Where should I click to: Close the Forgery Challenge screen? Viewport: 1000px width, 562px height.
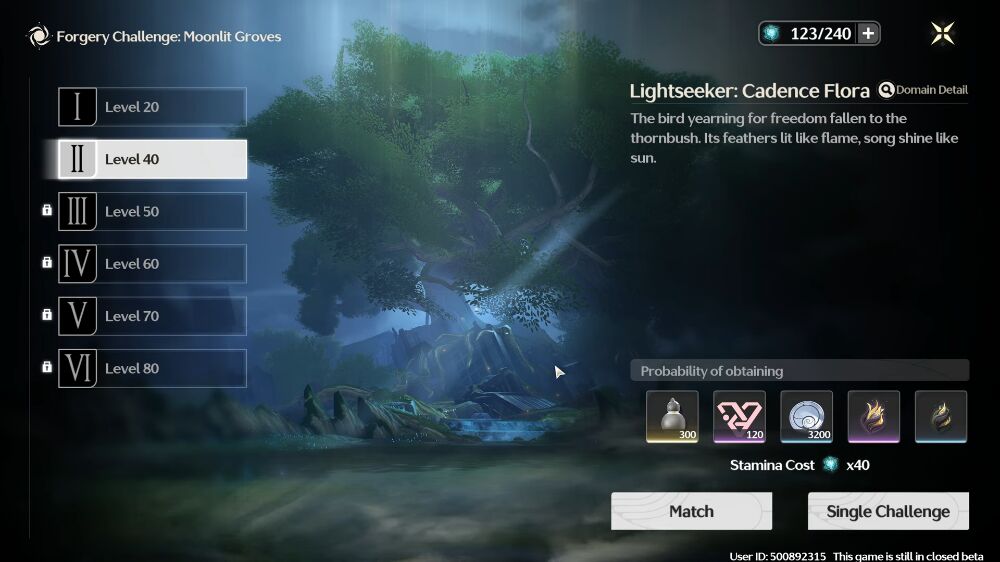(x=942, y=34)
